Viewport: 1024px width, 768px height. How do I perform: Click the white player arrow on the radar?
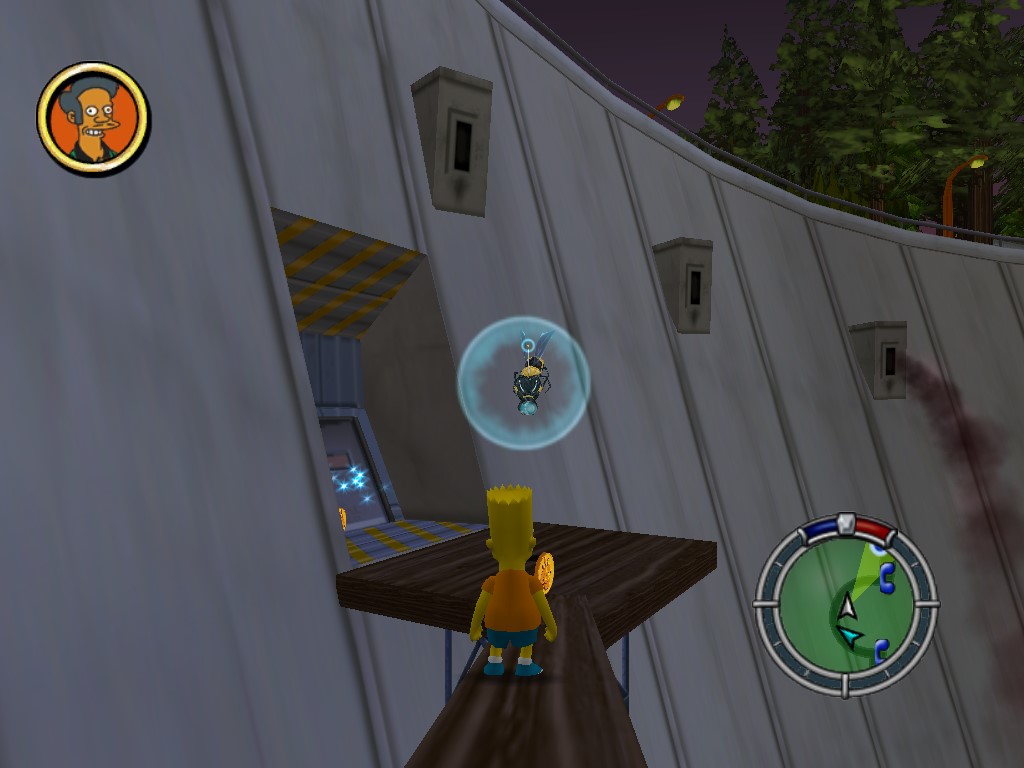pos(848,606)
